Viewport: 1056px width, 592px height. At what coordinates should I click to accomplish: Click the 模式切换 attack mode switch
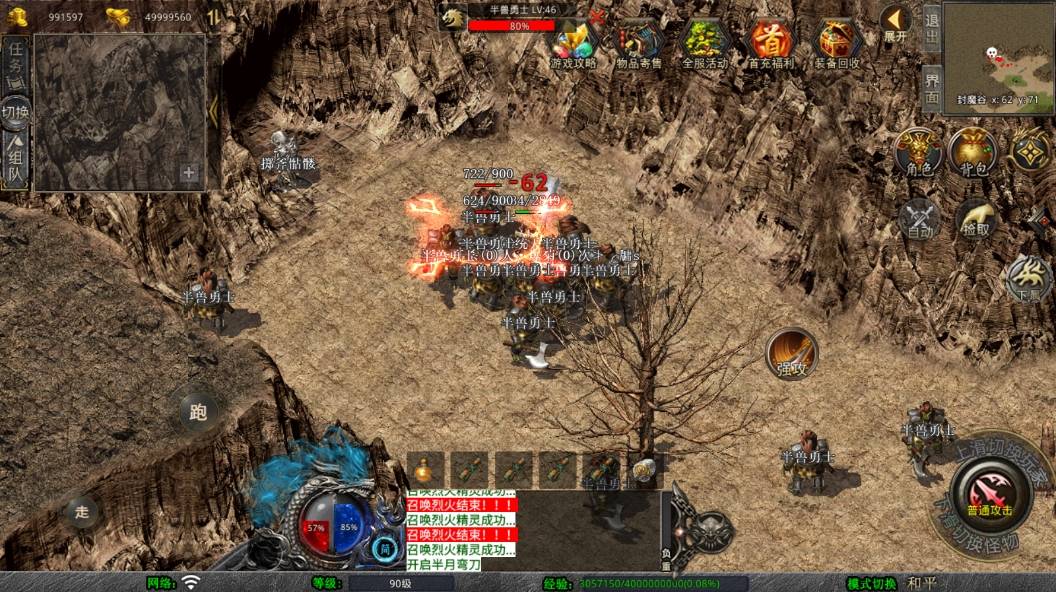tap(871, 583)
